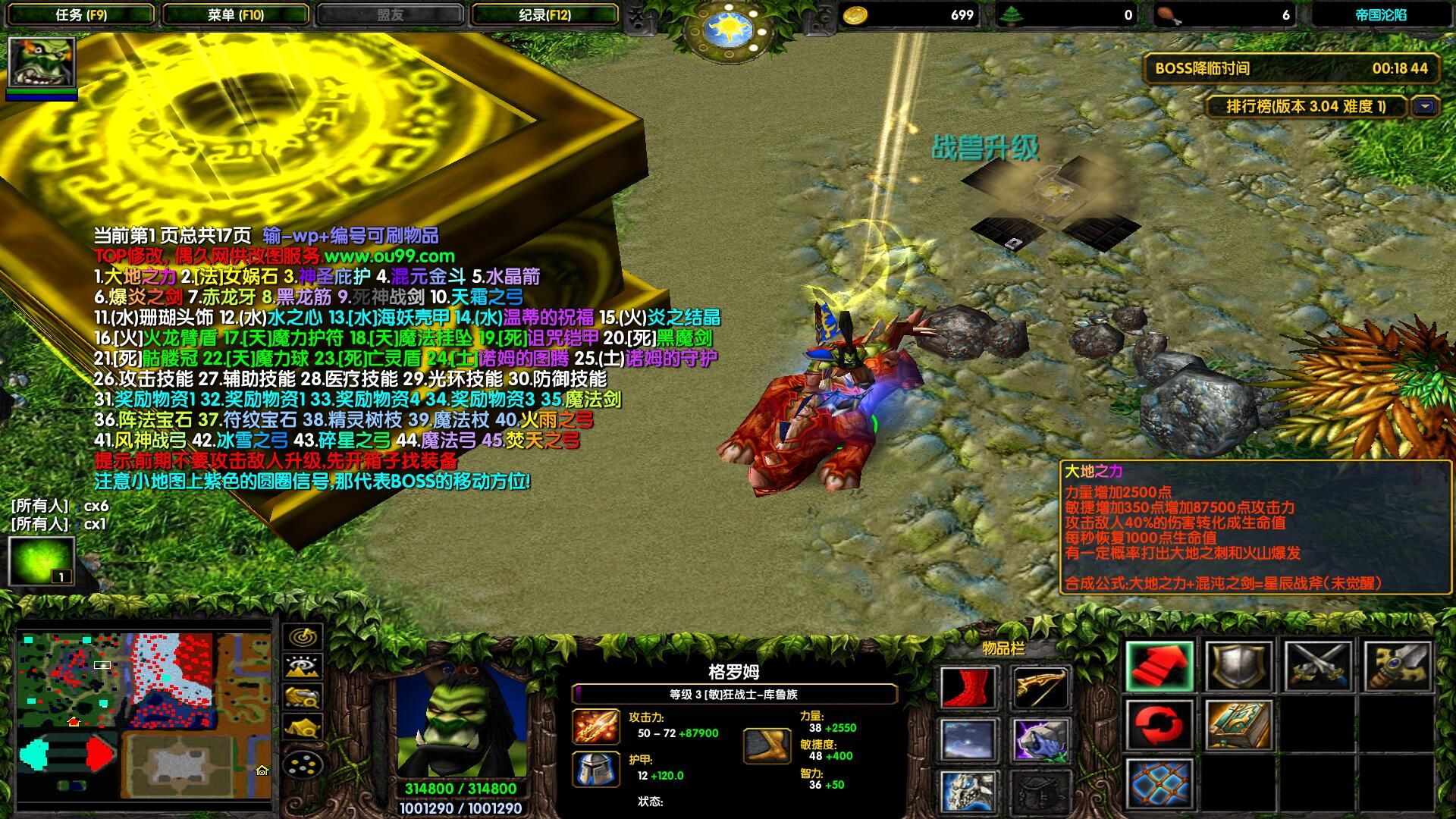
Task: Select the orc hero portrait icon at top-left
Action: [42, 62]
